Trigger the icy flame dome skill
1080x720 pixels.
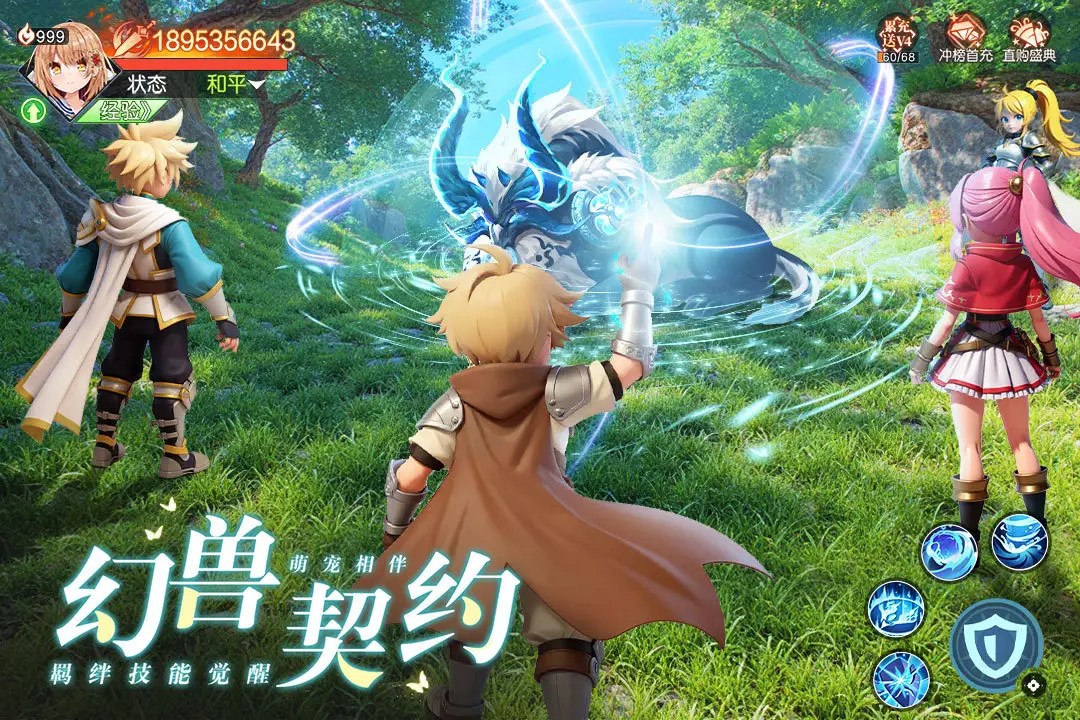[x=896, y=609]
